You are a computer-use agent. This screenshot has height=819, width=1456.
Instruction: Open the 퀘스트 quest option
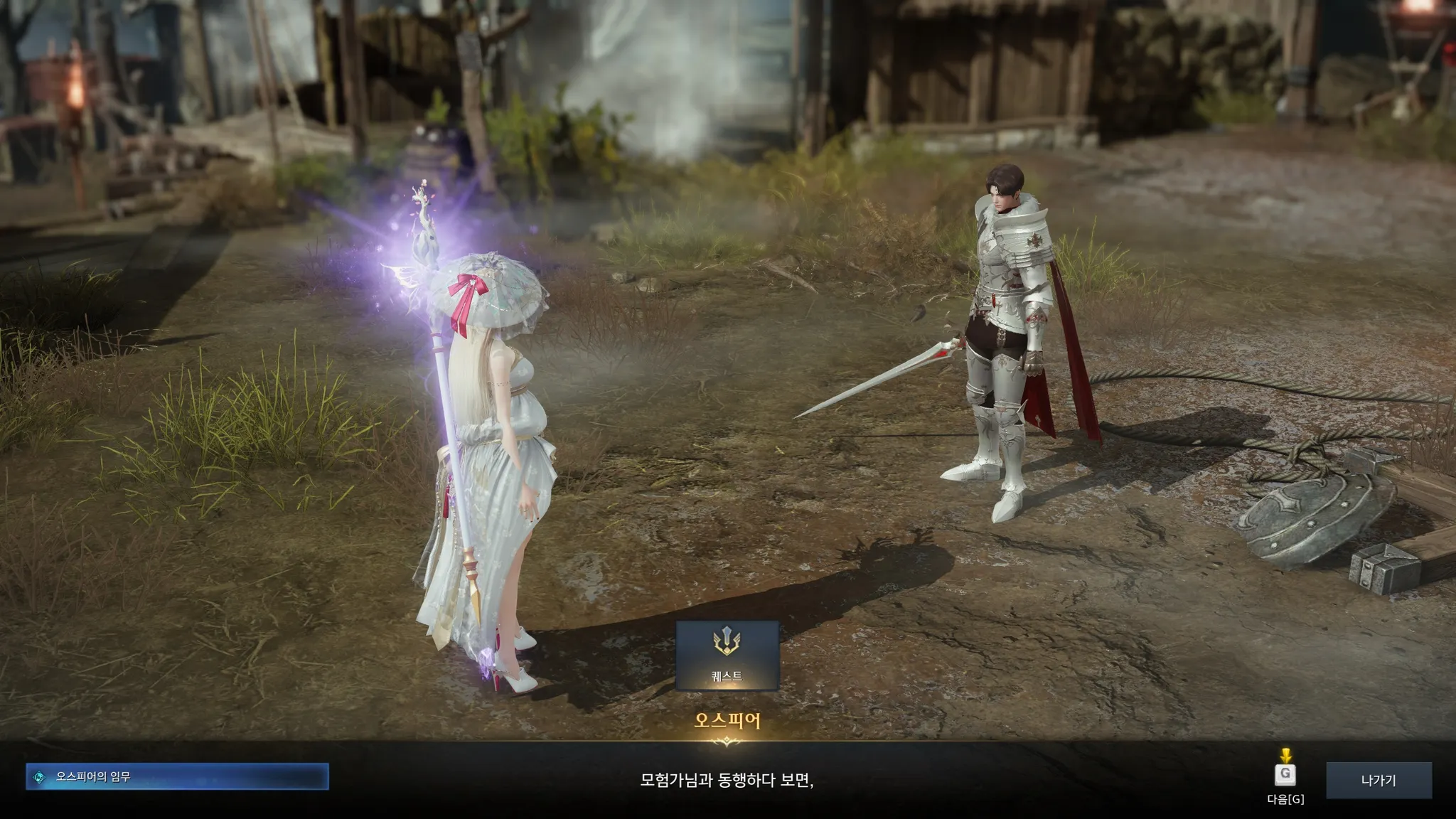(727, 655)
